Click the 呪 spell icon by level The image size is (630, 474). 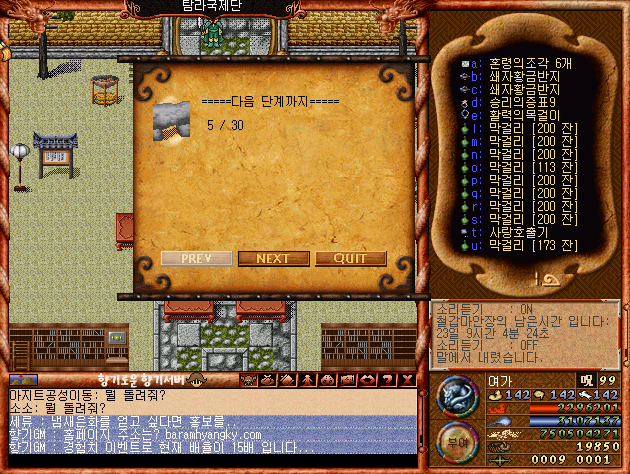pos(586,380)
